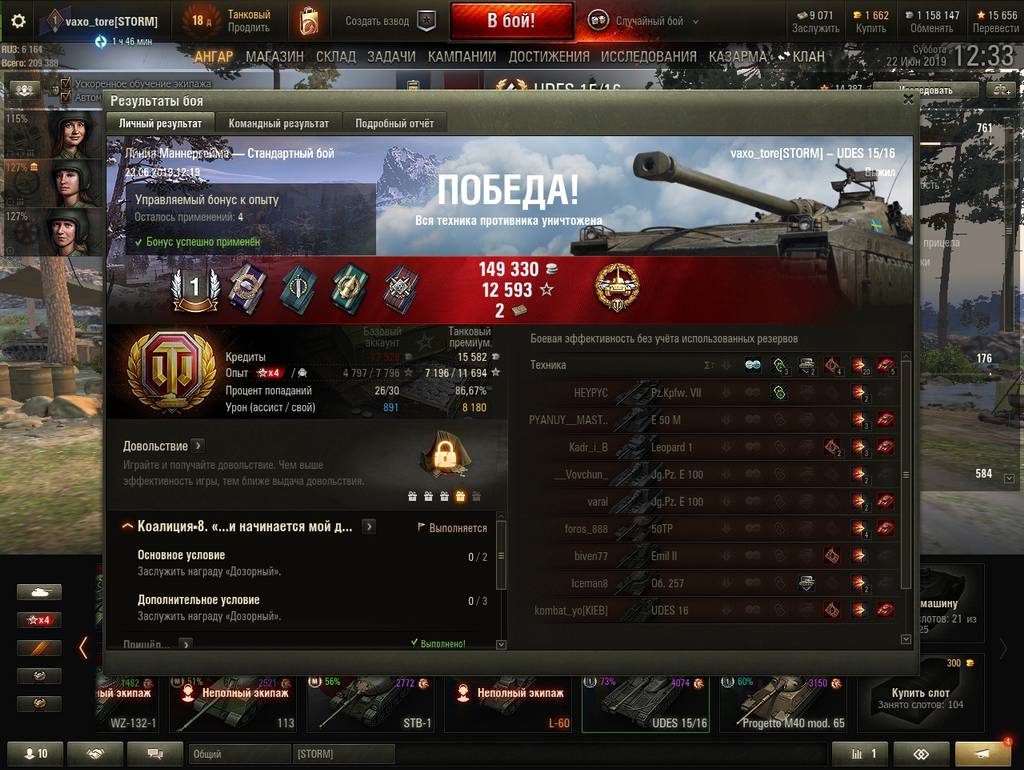Click the red «В бой!» battle button
1024x770 pixels.
(511, 20)
